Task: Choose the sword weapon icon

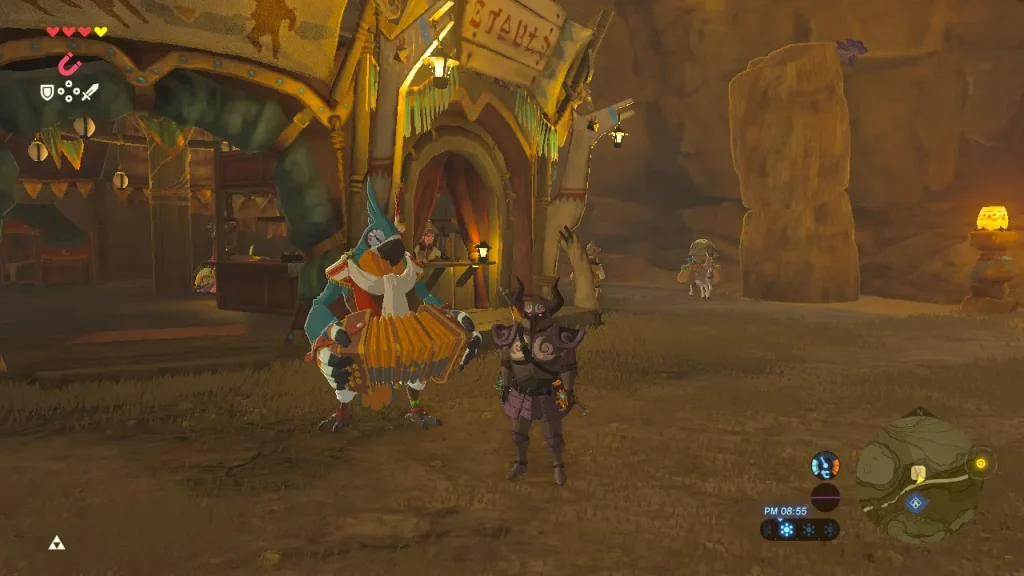Action: click(90, 92)
